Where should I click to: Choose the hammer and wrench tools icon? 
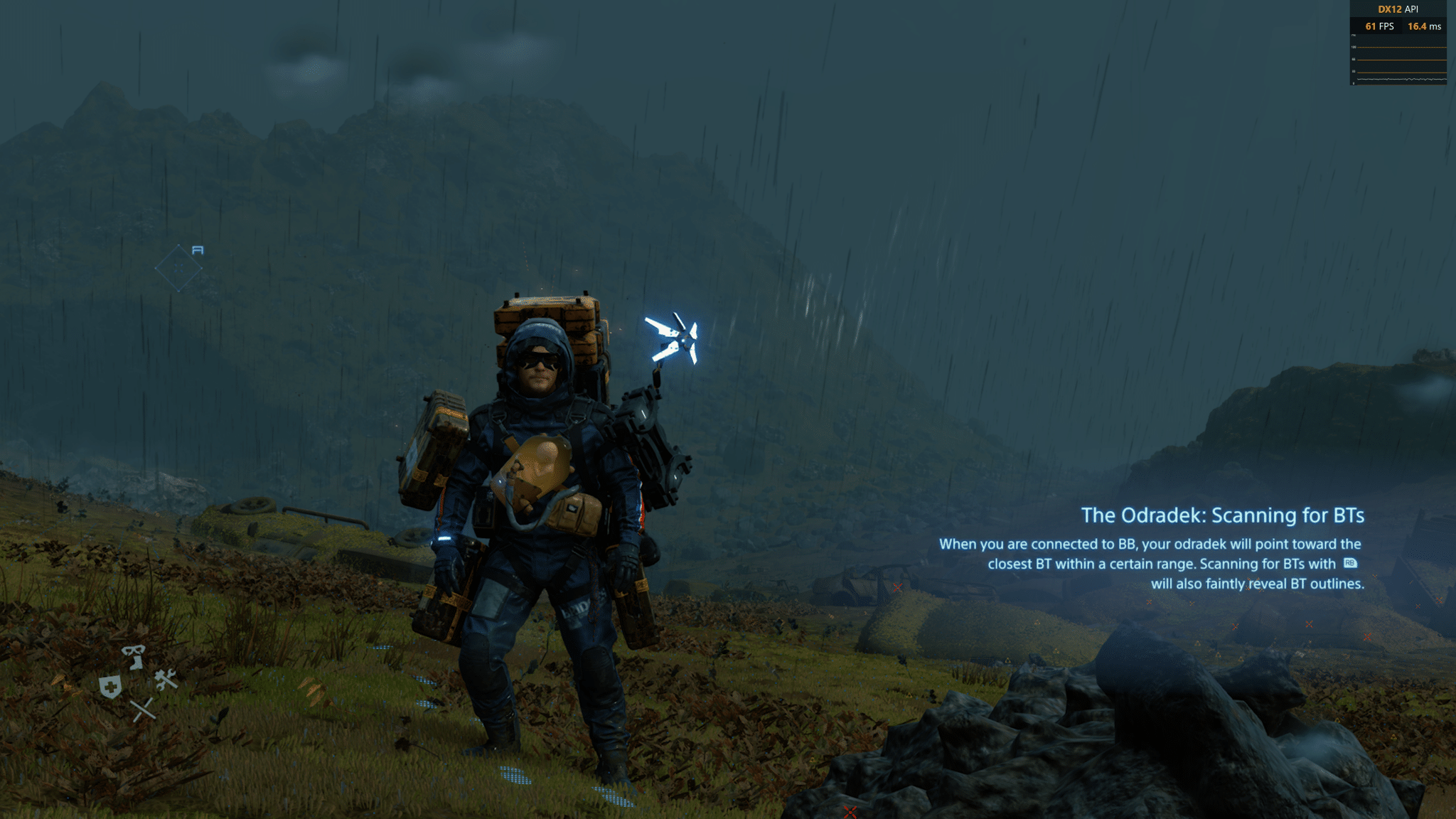[166, 680]
